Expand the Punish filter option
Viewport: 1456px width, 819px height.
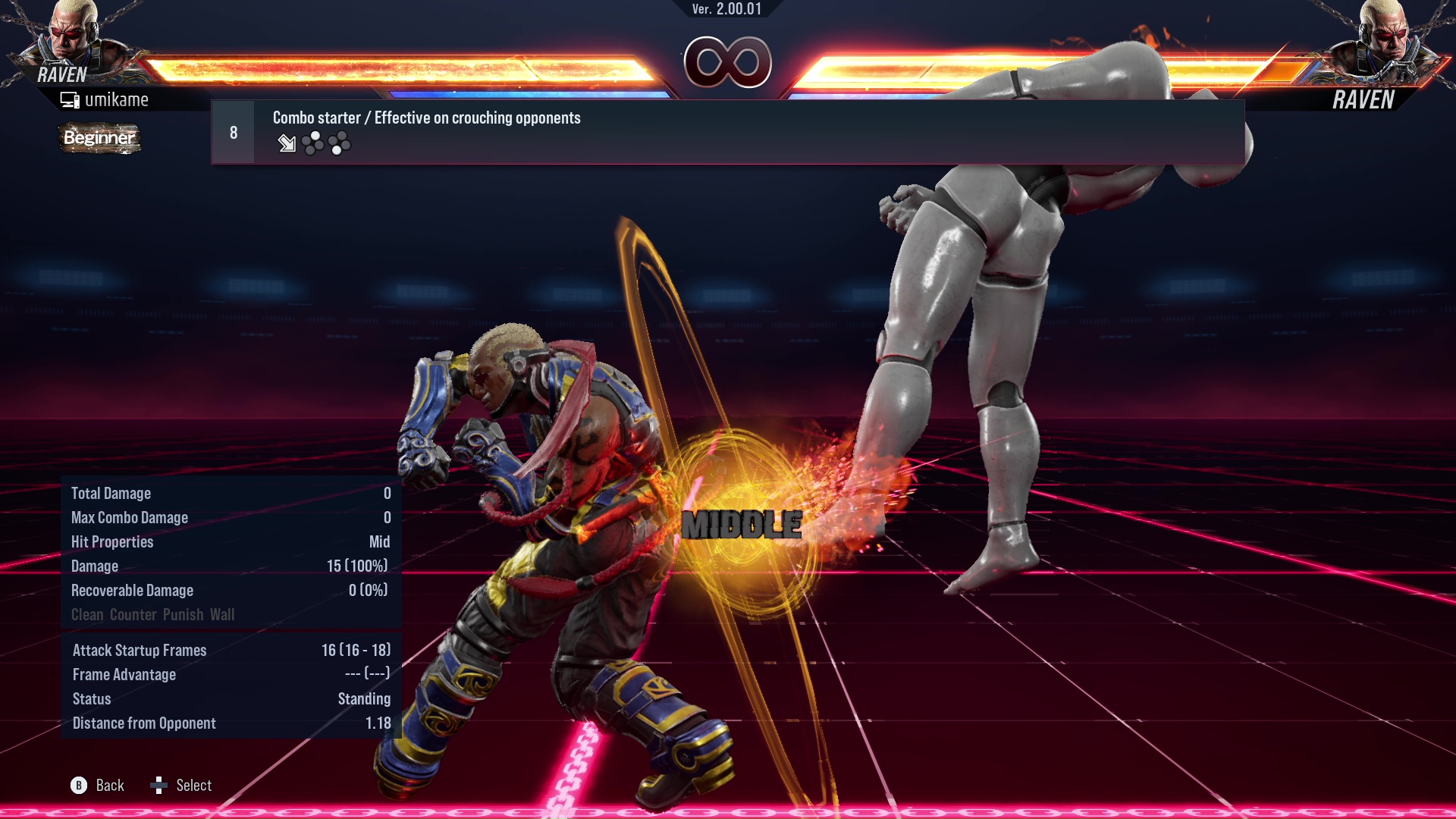coord(183,614)
